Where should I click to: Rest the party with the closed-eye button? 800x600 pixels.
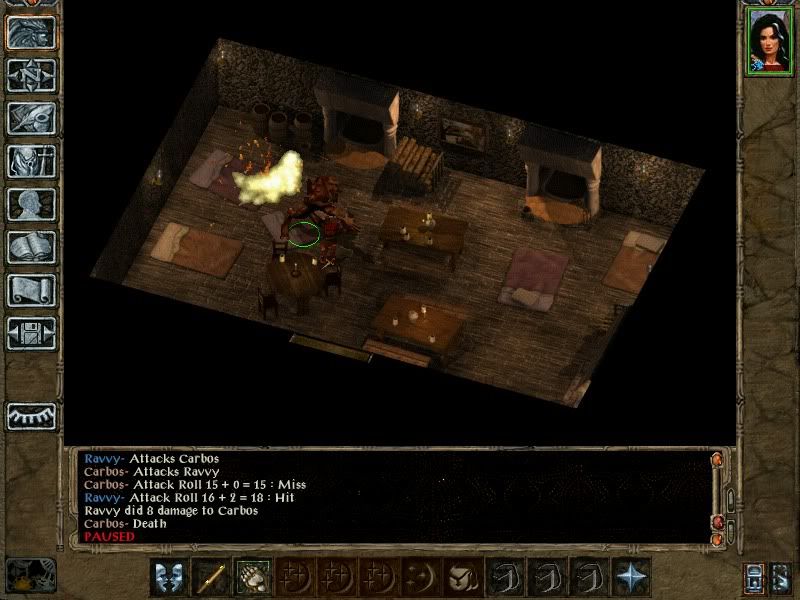click(x=31, y=415)
